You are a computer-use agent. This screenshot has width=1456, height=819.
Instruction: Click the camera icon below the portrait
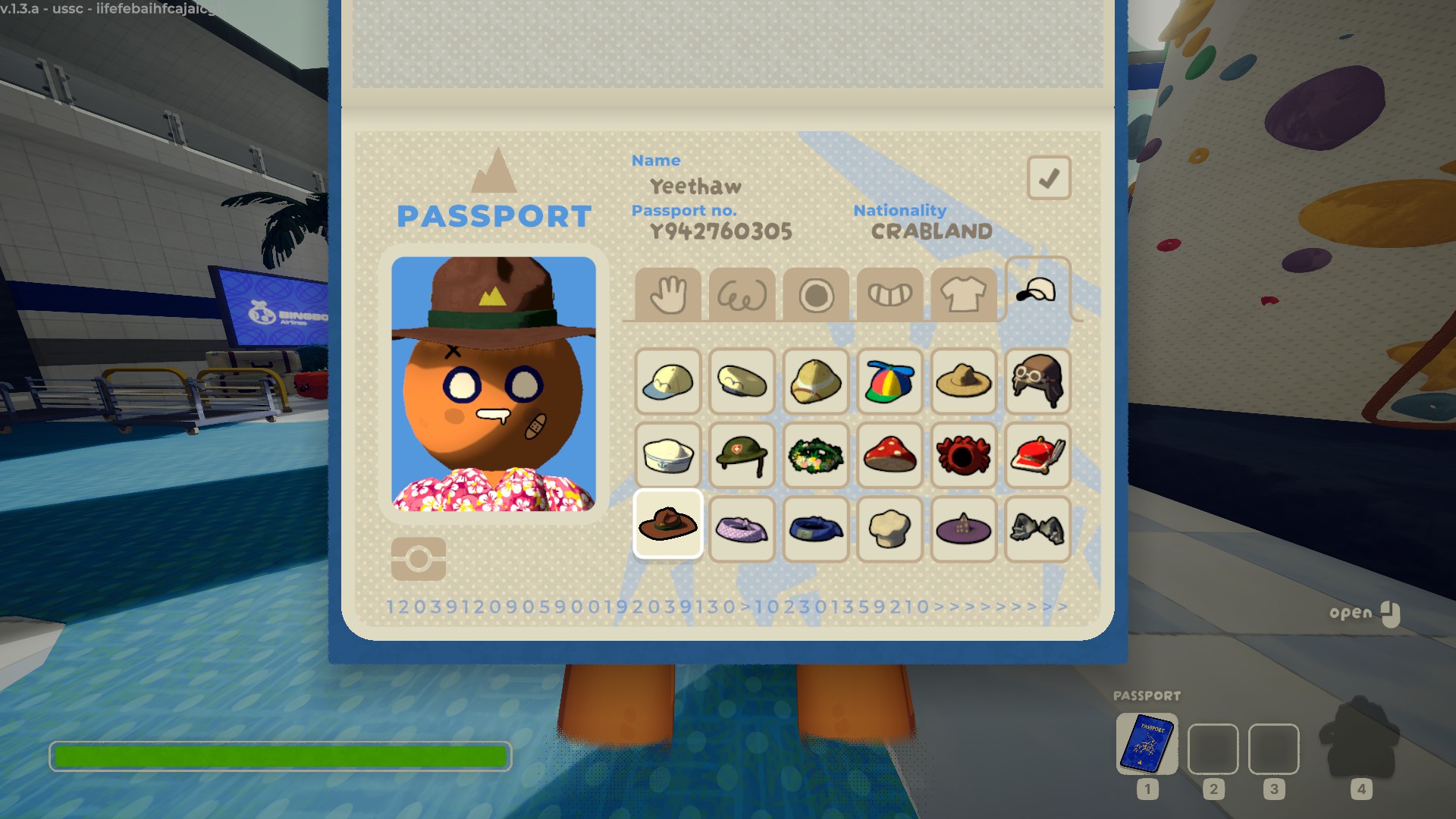coord(419,558)
